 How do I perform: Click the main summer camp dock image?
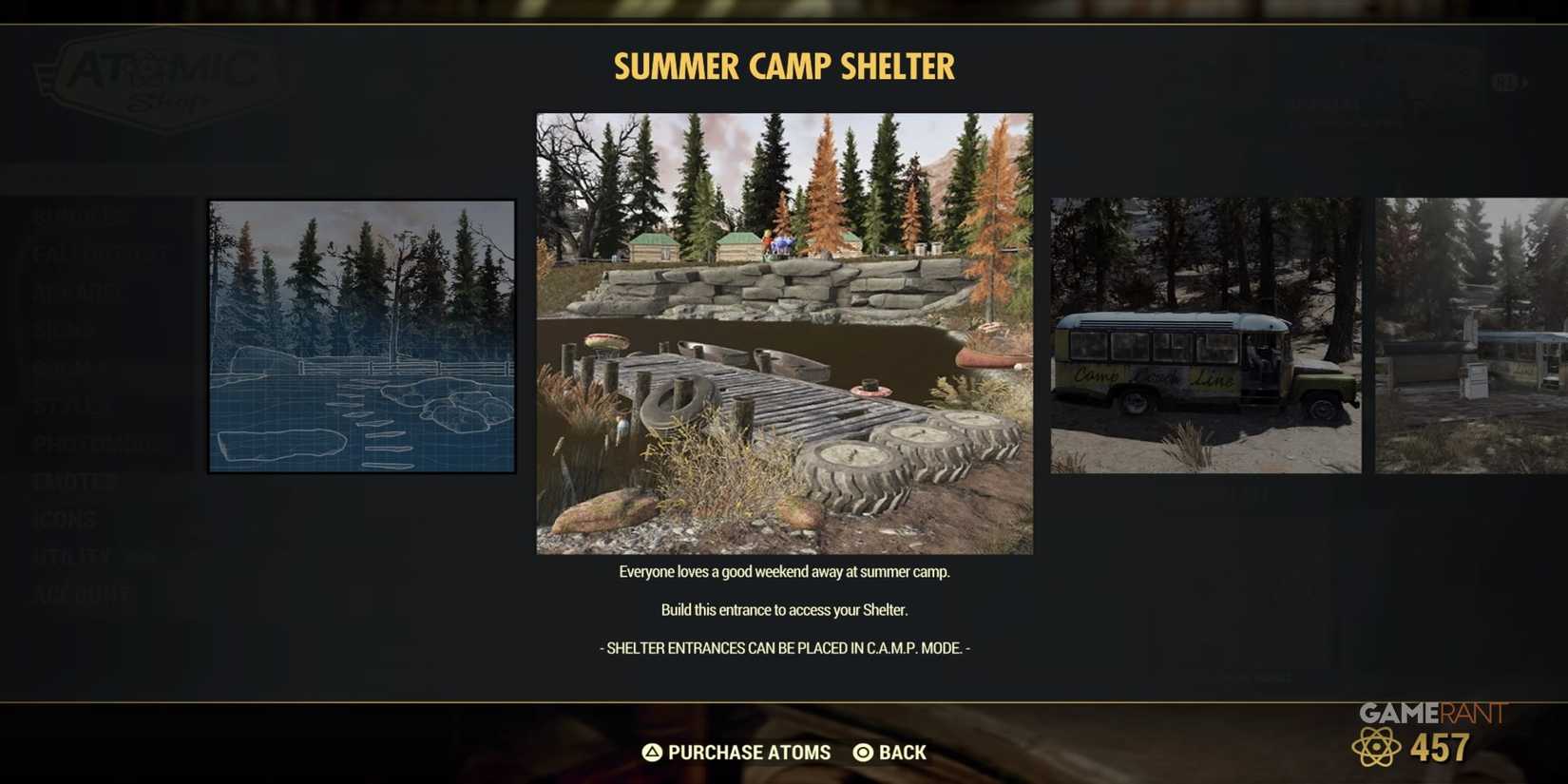point(784,333)
